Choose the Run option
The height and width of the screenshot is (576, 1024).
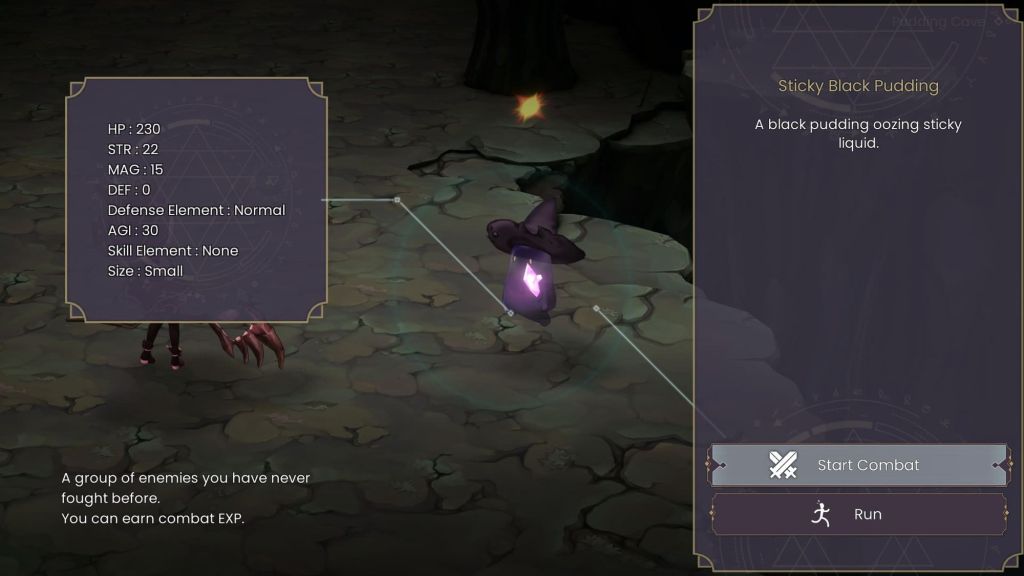tap(858, 514)
